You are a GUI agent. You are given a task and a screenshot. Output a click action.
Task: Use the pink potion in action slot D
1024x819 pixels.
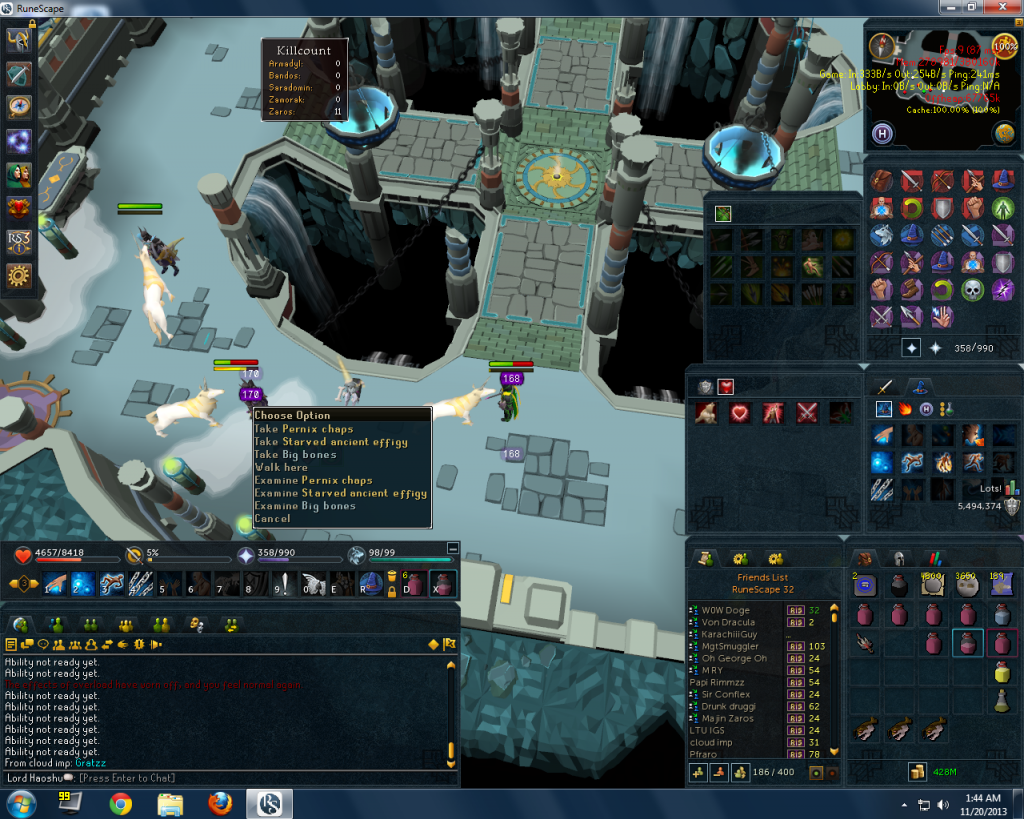point(412,584)
